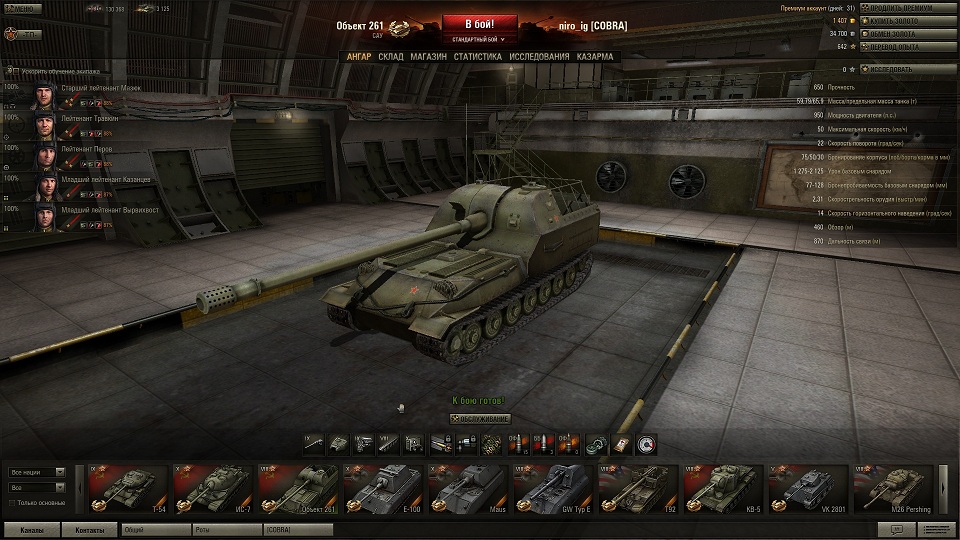Switch to the Склад tab
This screenshot has height=540, width=960.
[x=391, y=57]
